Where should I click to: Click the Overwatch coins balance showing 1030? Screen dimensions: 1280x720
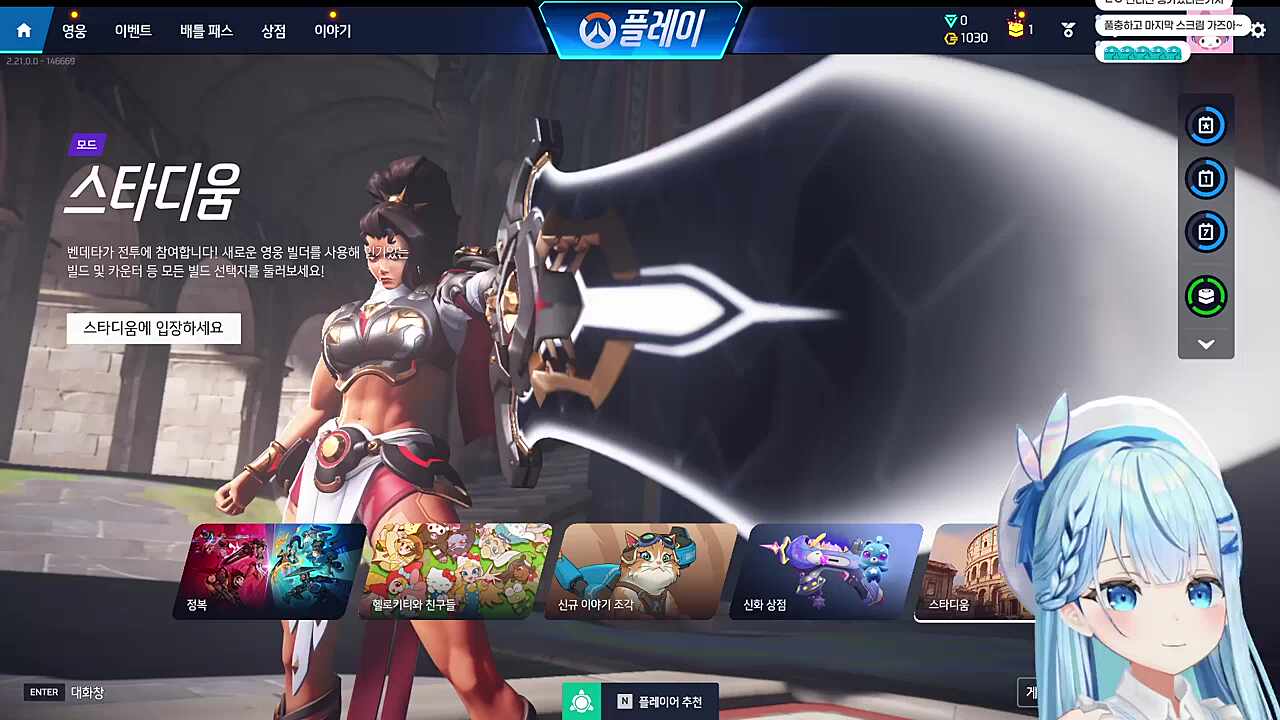pos(966,38)
